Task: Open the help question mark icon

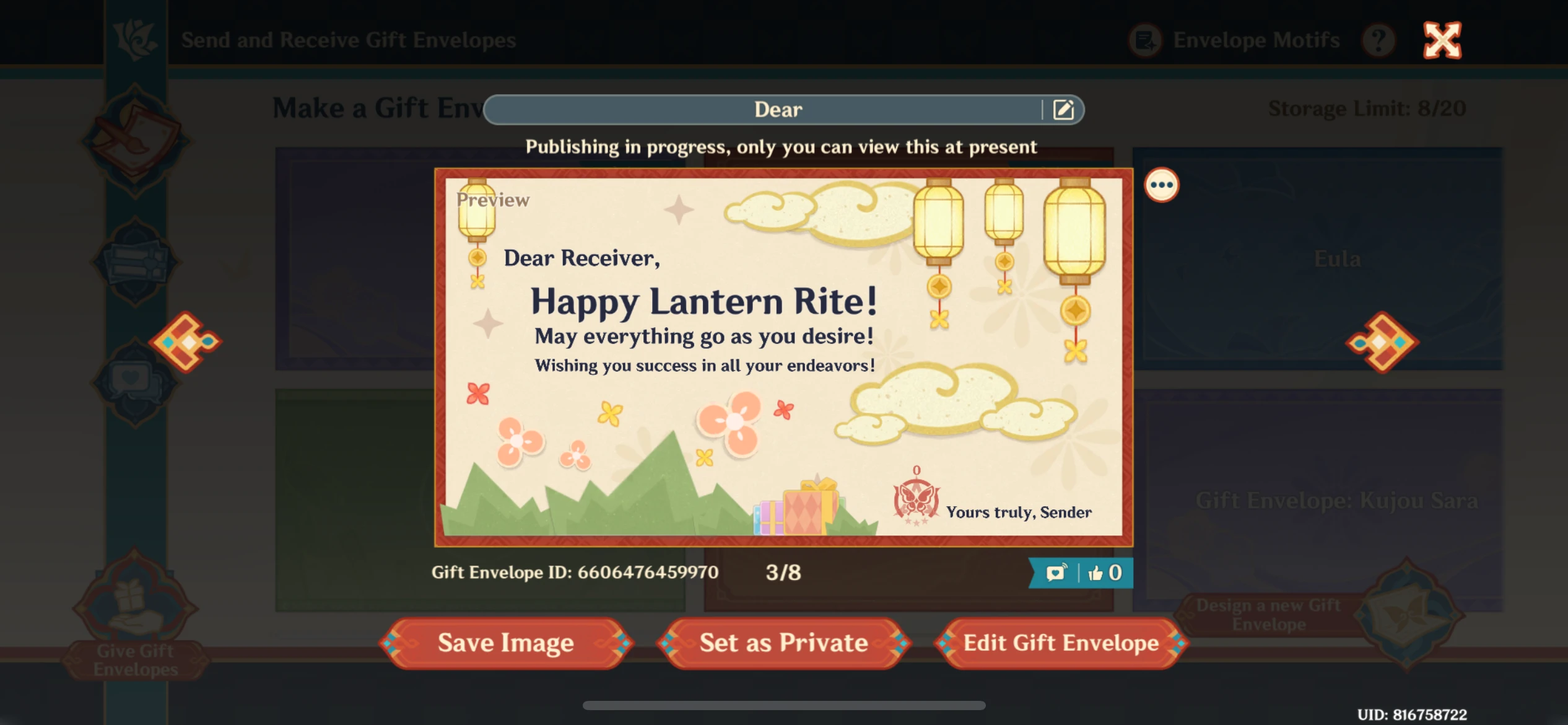Action: (1378, 40)
